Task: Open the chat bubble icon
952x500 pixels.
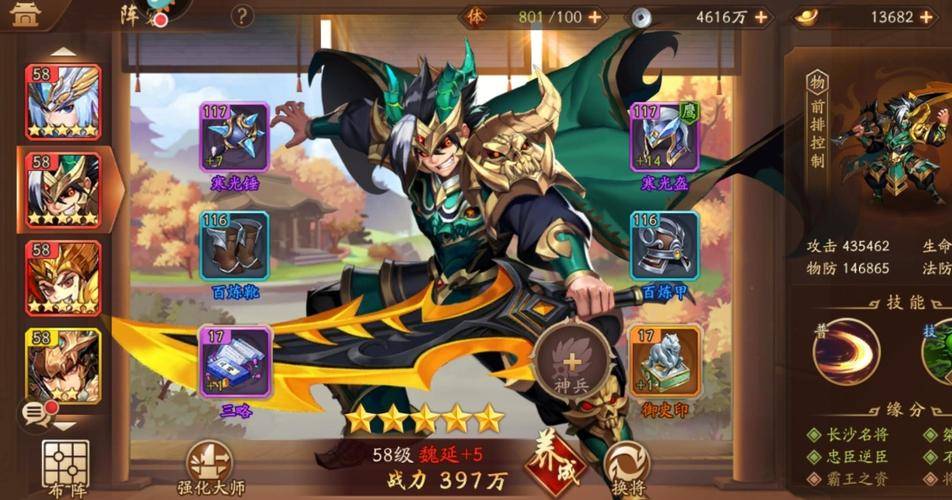Action: [x=35, y=410]
